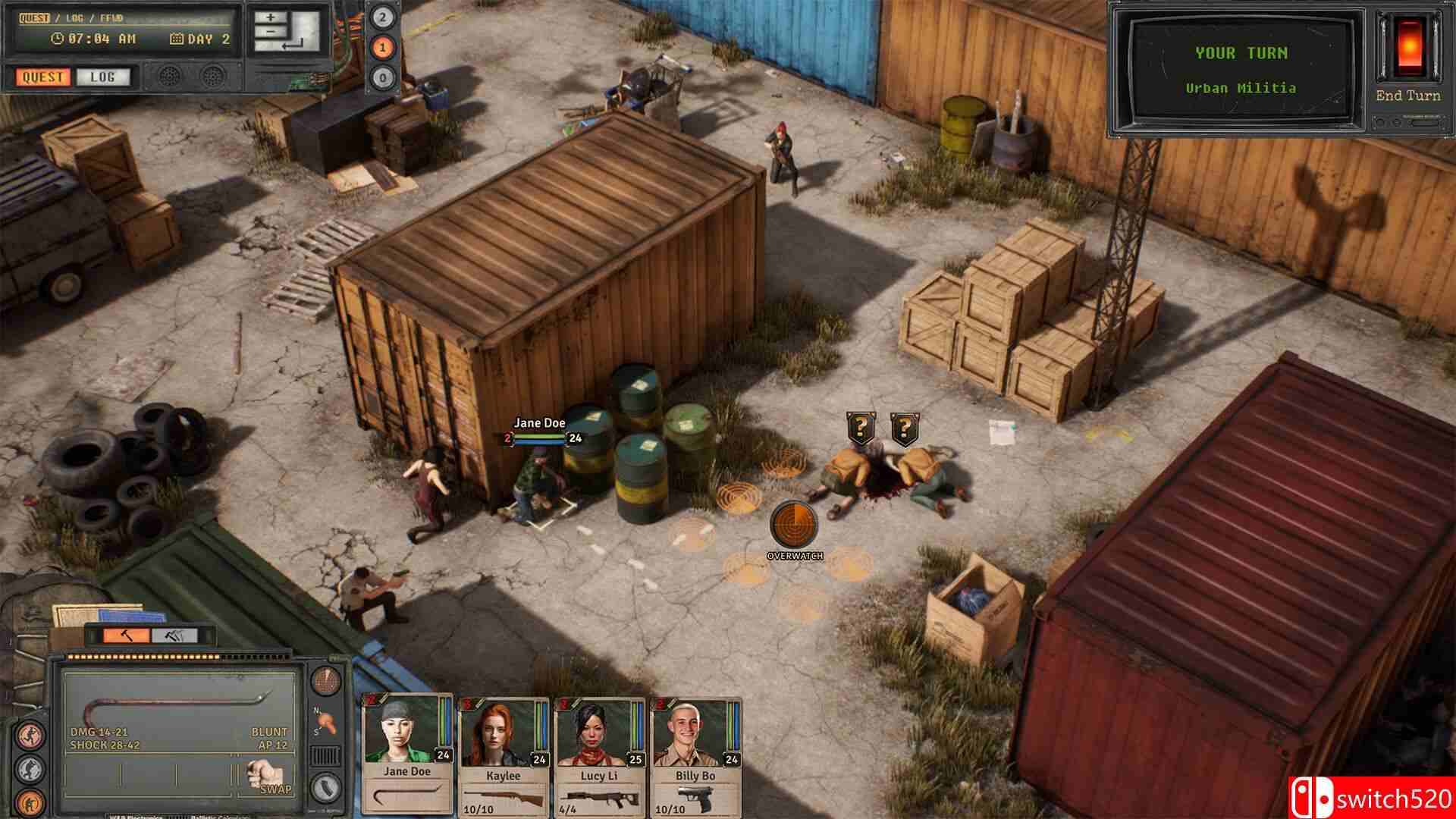The width and height of the screenshot is (1456, 819).
Task: Select the orange hammer attack mode icon
Action: (126, 635)
